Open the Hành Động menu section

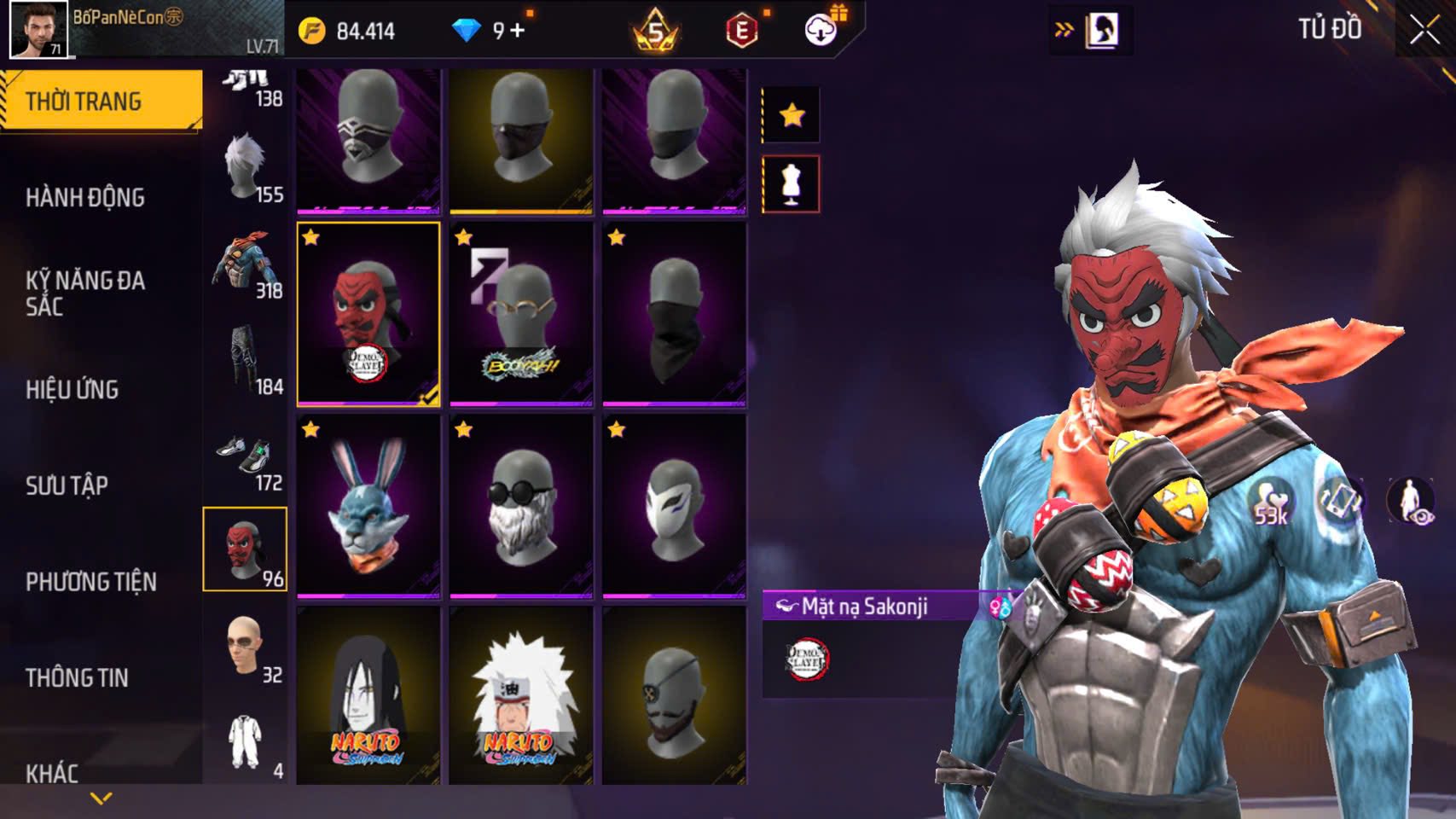85,198
